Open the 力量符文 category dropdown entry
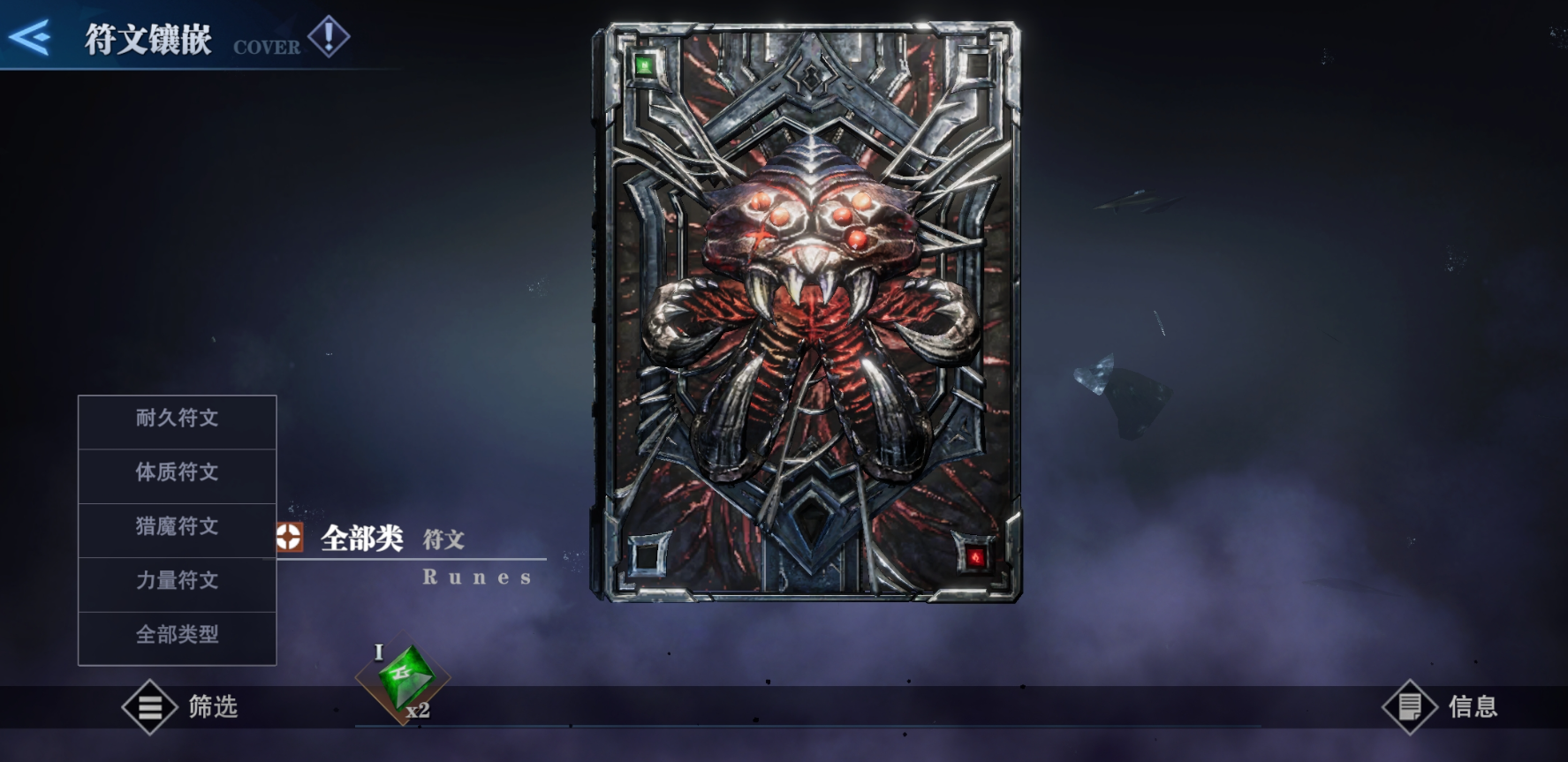Viewport: 1568px width, 762px height. [x=177, y=582]
